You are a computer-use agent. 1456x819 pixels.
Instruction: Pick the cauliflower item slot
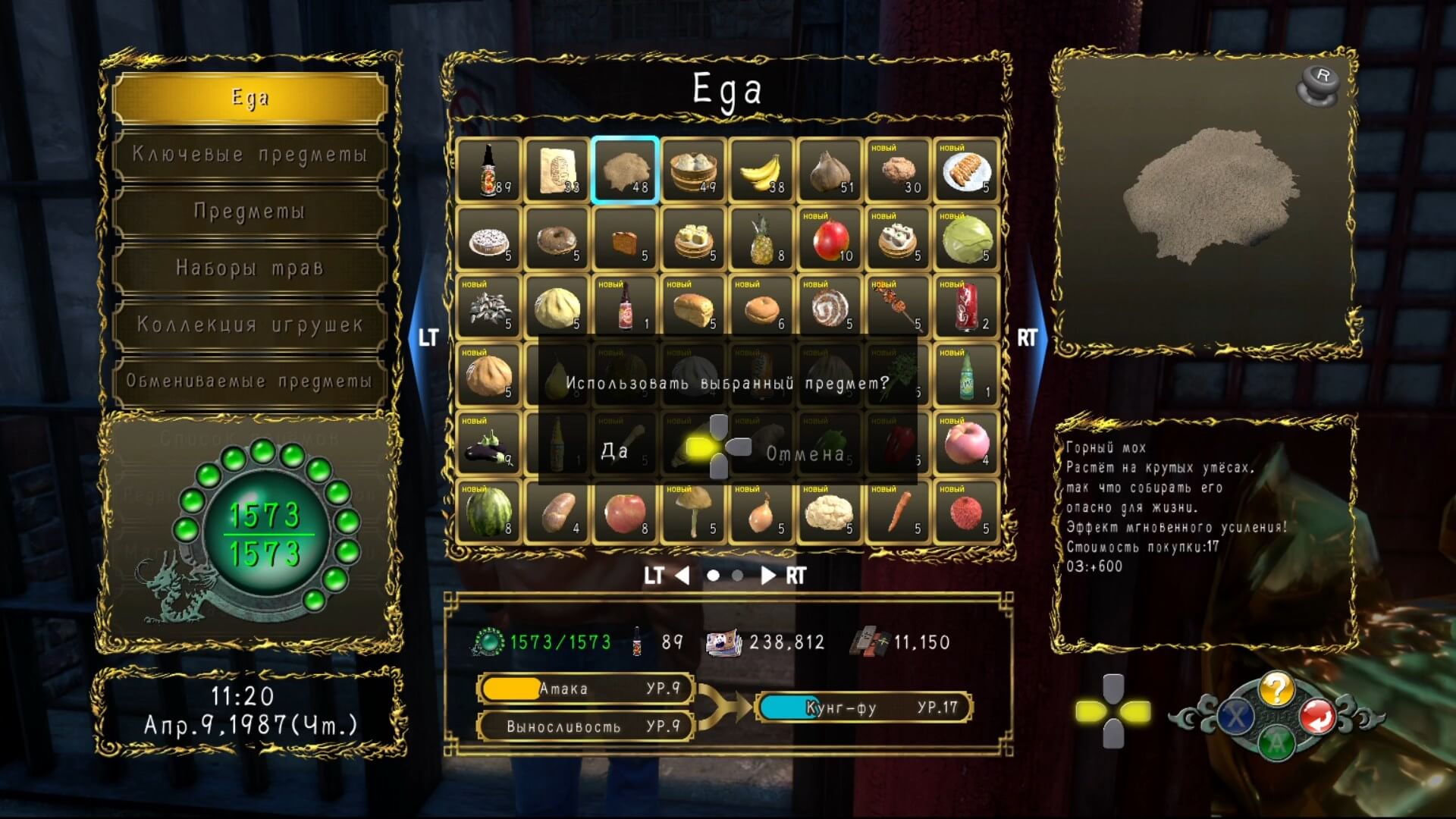click(x=830, y=512)
